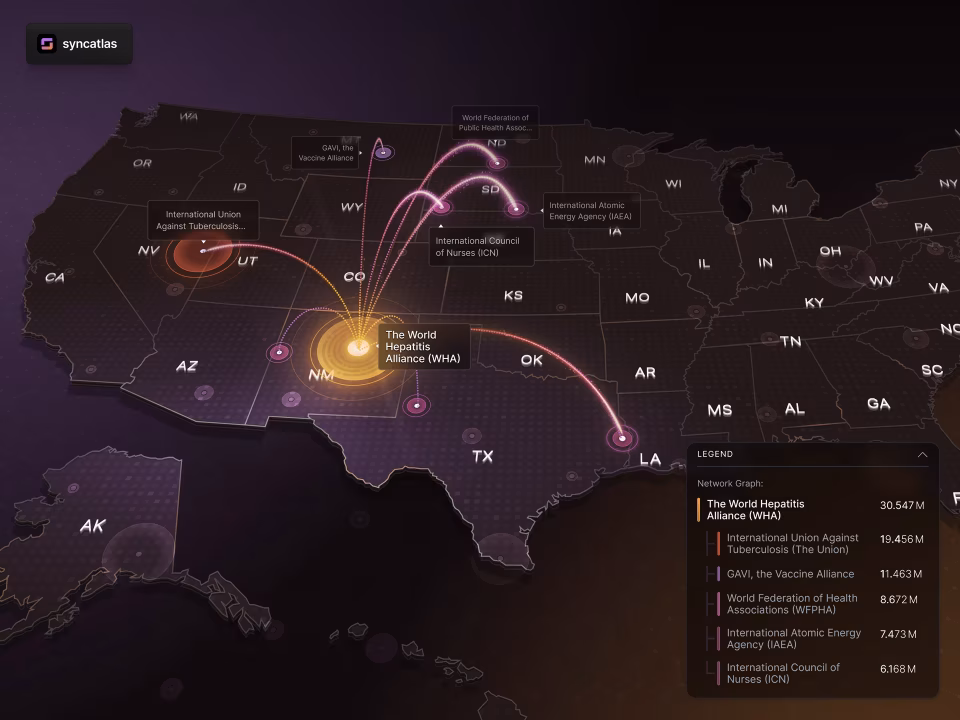Open The World Hepatitis Alliance map label
The width and height of the screenshot is (960, 720).
[x=424, y=346]
